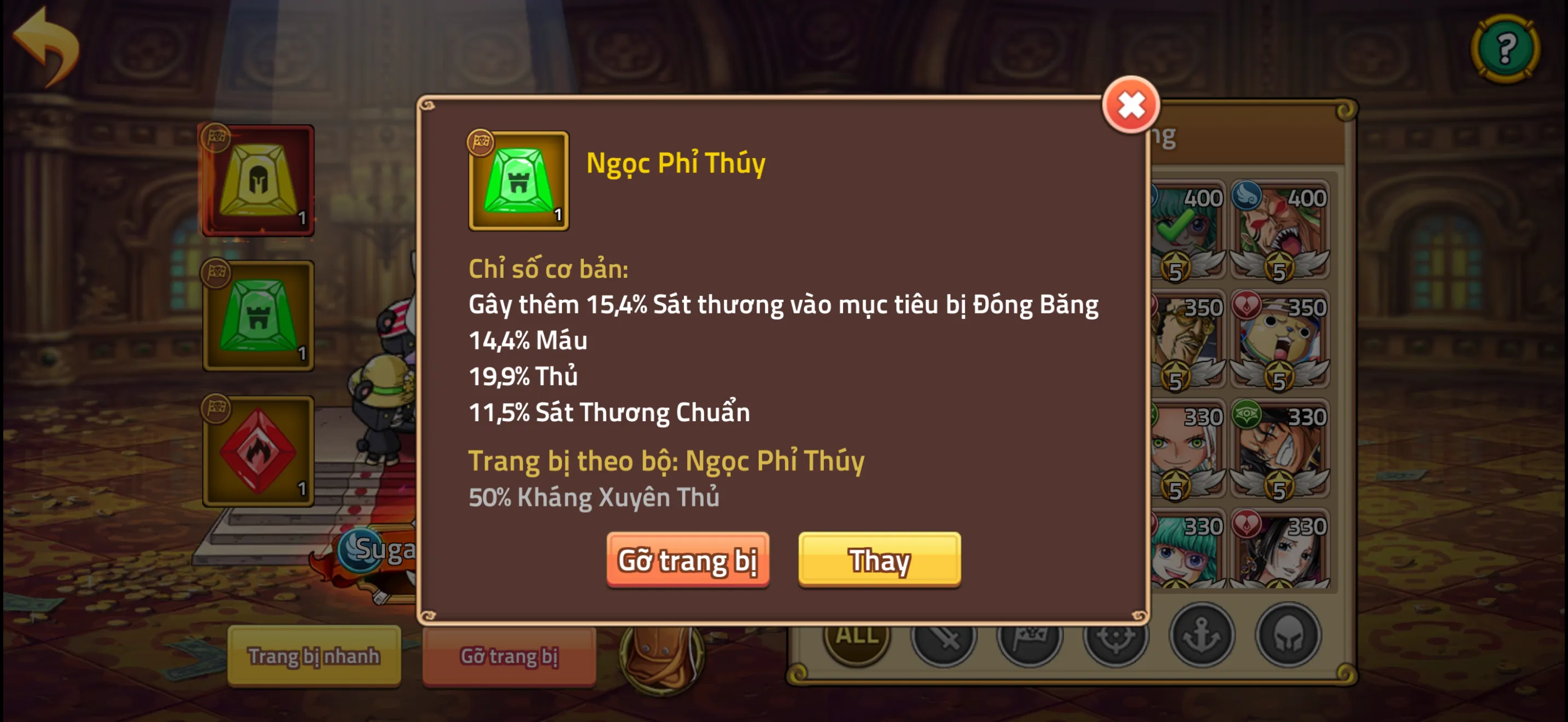Close the Ngọc Phỉ Thúy dialog
The height and width of the screenshot is (722, 1568).
click(x=1131, y=104)
